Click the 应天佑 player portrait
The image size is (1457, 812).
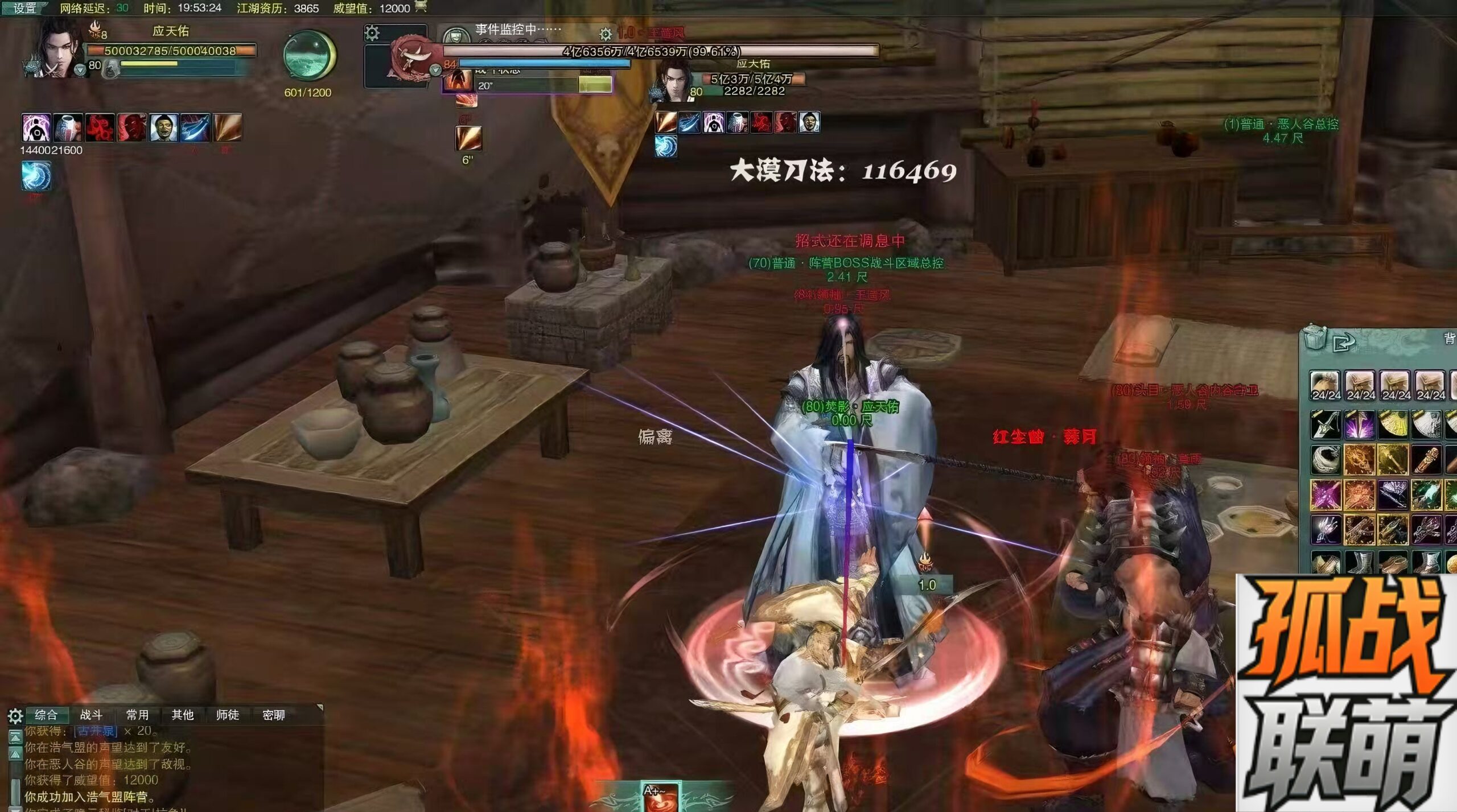(57, 48)
